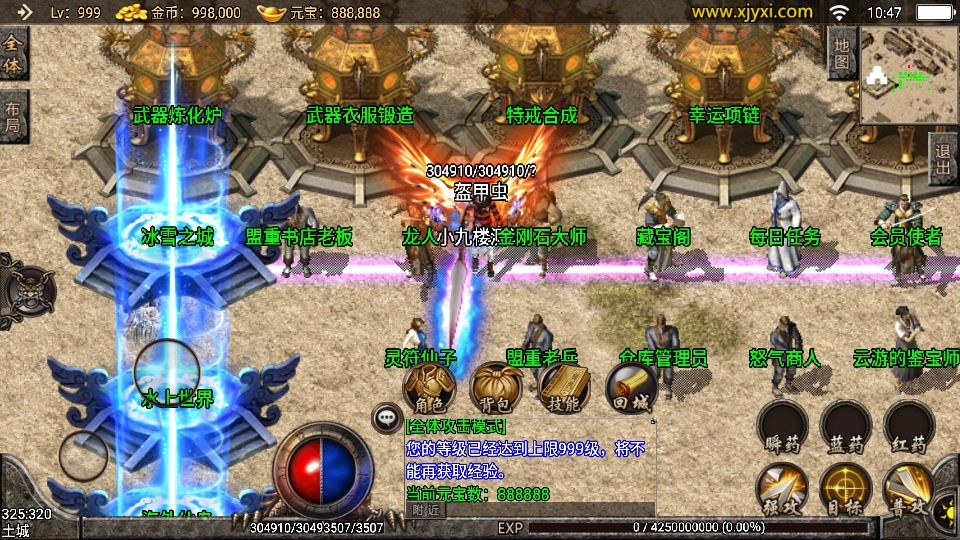The height and width of the screenshot is (540, 960).
Task: Open the 技能 skills book
Action: tap(564, 388)
